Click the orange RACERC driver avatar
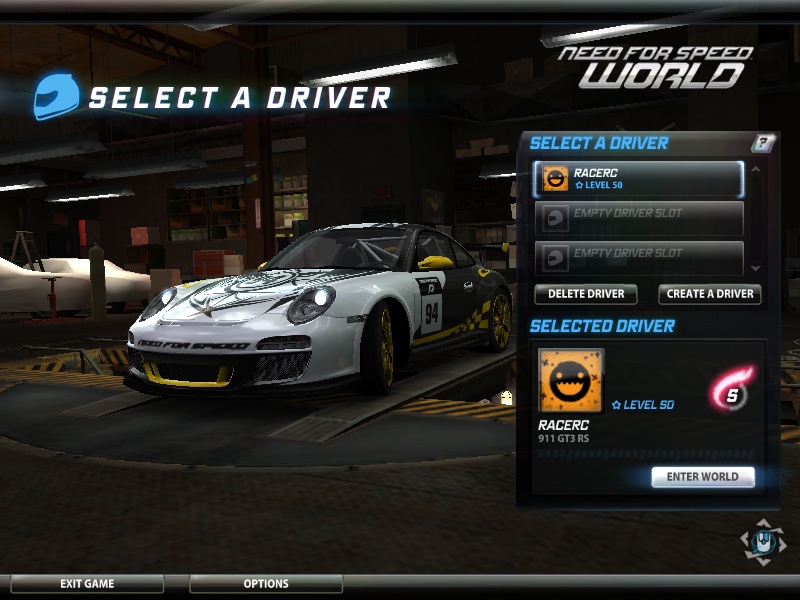 tap(571, 381)
